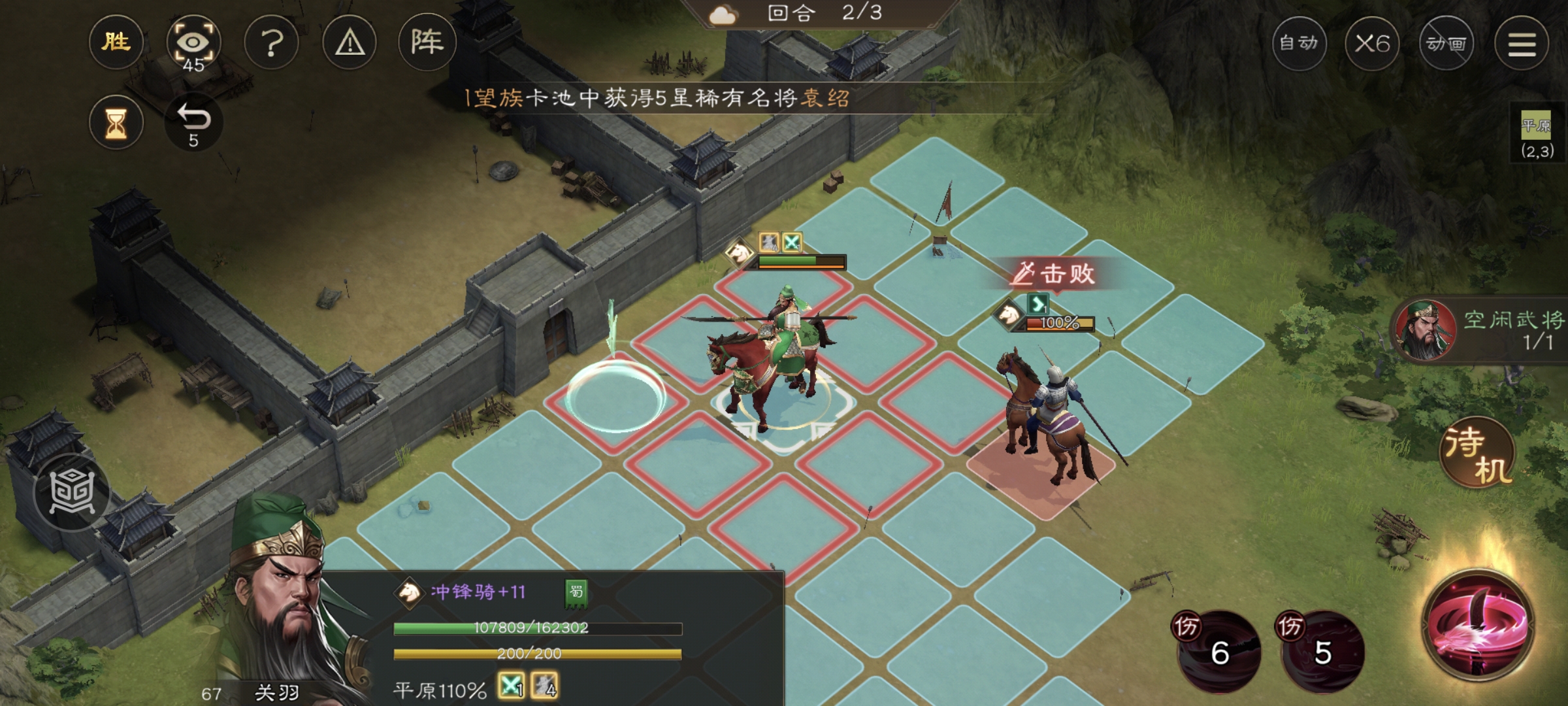Open the question mark help button
The image size is (1568, 706).
pyautogui.click(x=272, y=43)
